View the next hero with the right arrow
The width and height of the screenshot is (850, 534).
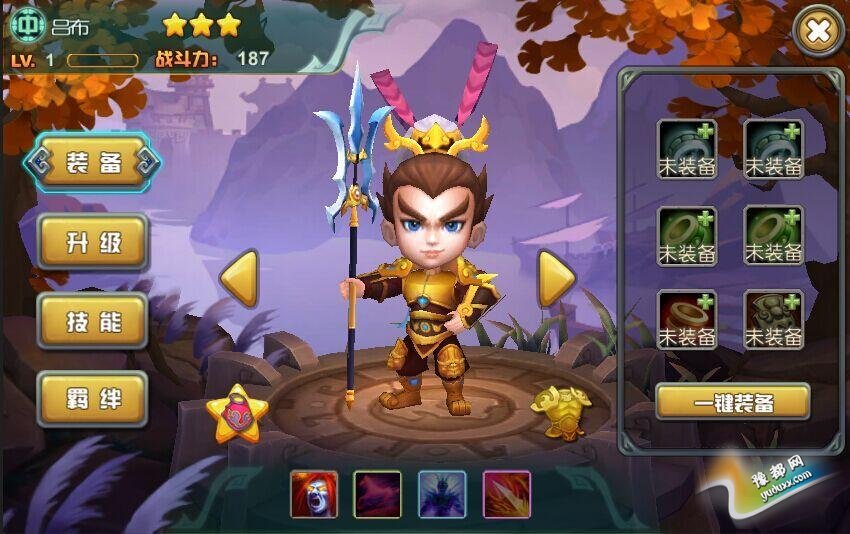[x=556, y=278]
